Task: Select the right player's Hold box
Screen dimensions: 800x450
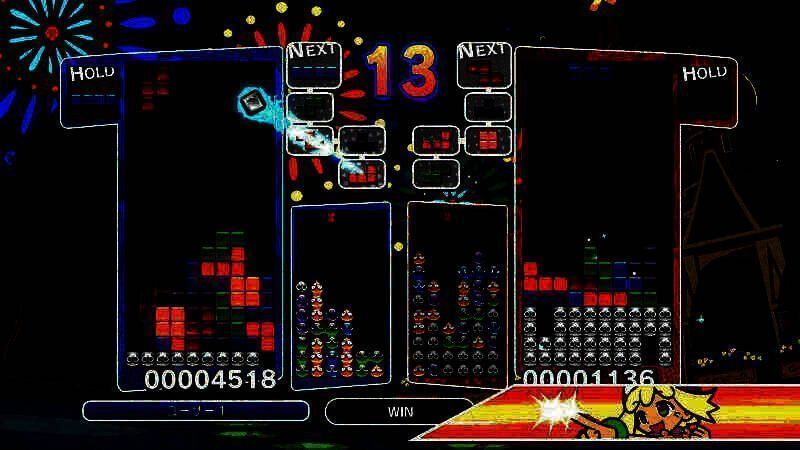Action: pos(705,91)
